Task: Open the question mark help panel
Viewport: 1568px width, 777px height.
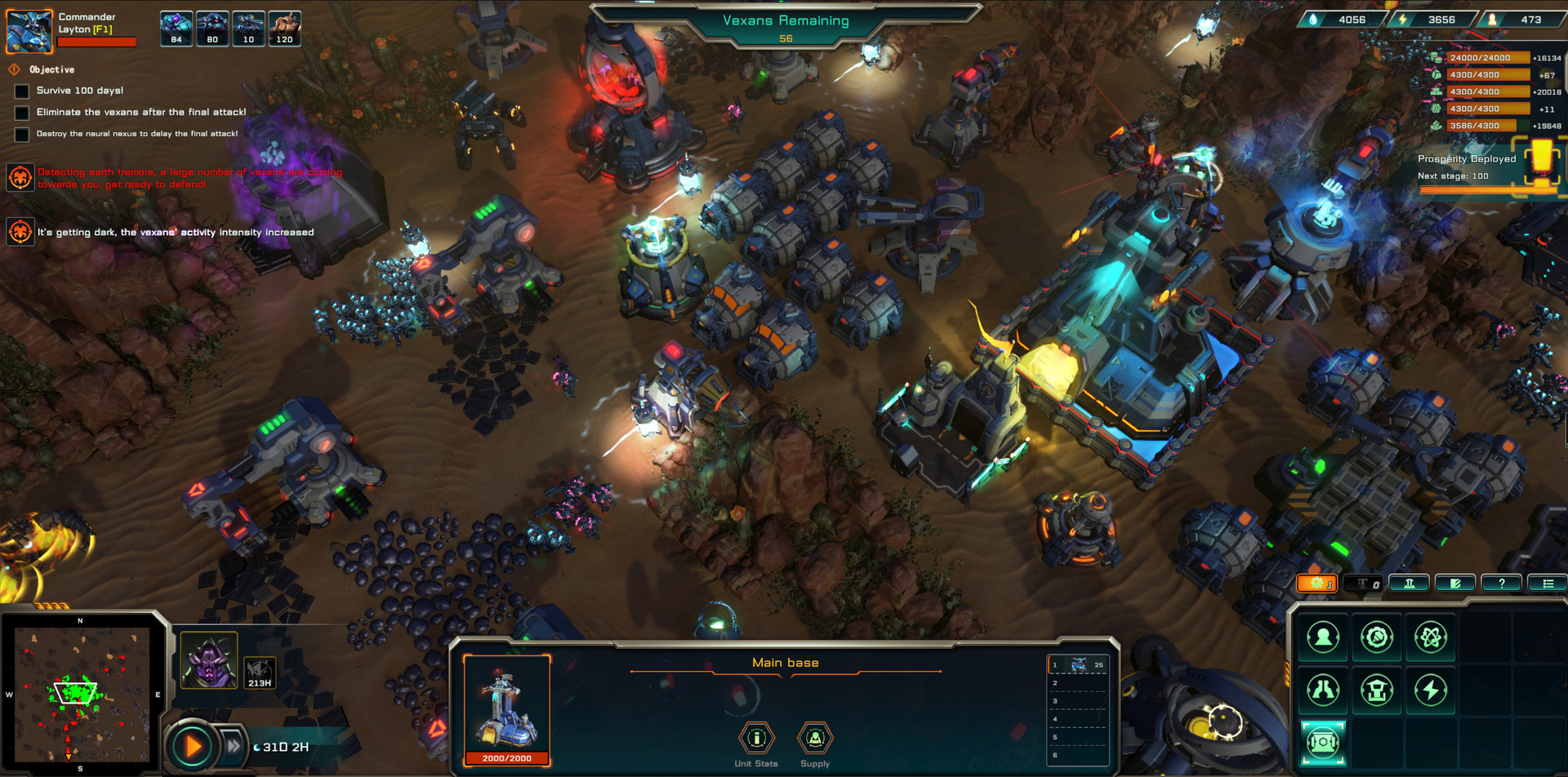Action: (1501, 583)
